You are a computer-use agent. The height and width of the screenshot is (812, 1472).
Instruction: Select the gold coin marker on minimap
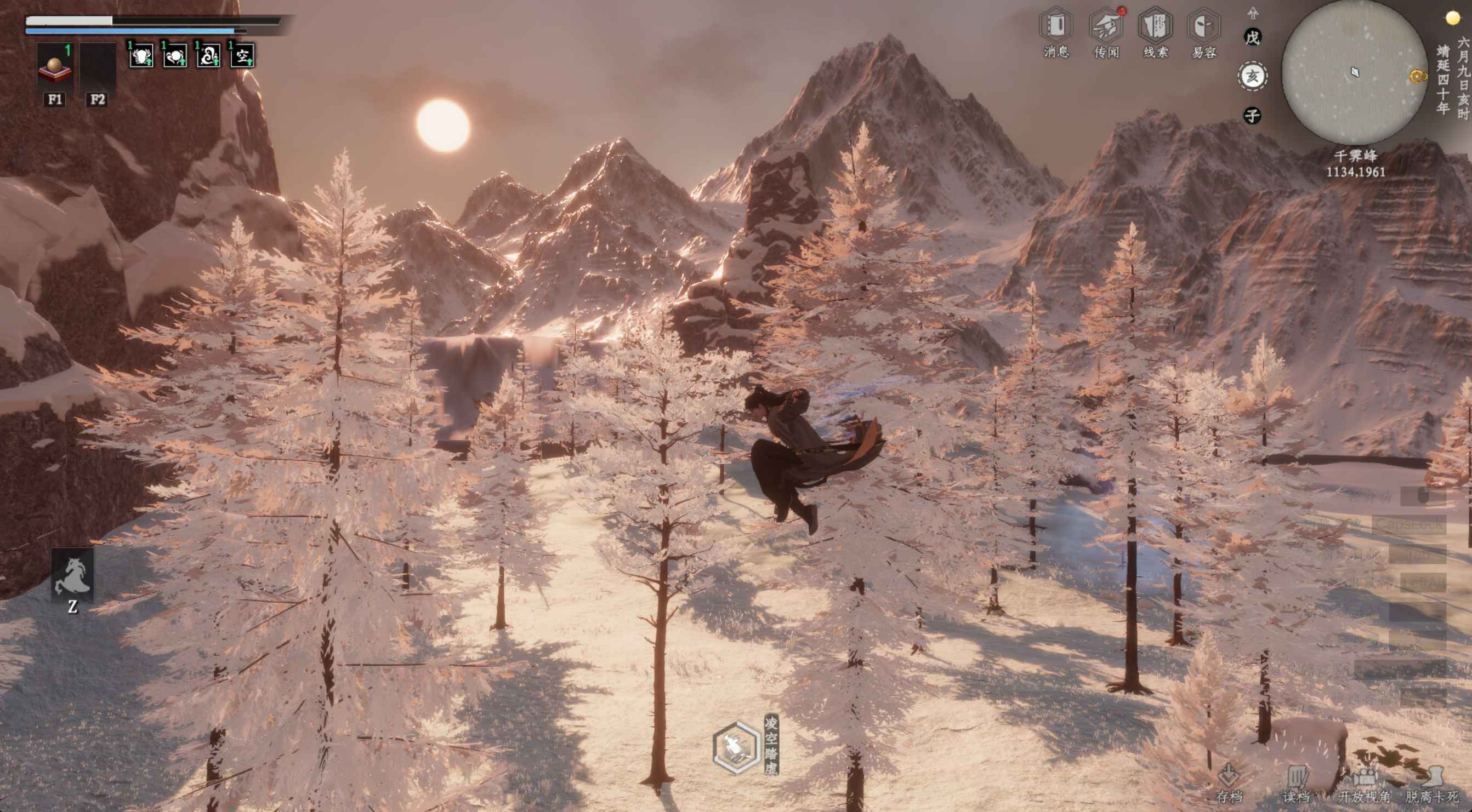pos(1417,76)
